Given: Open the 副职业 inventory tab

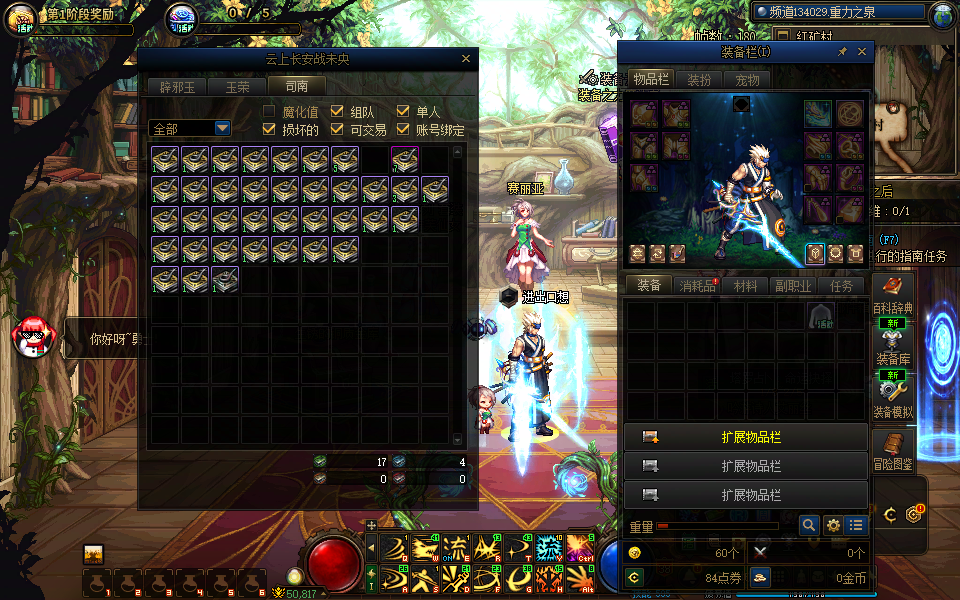Looking at the screenshot, I should tap(794, 286).
